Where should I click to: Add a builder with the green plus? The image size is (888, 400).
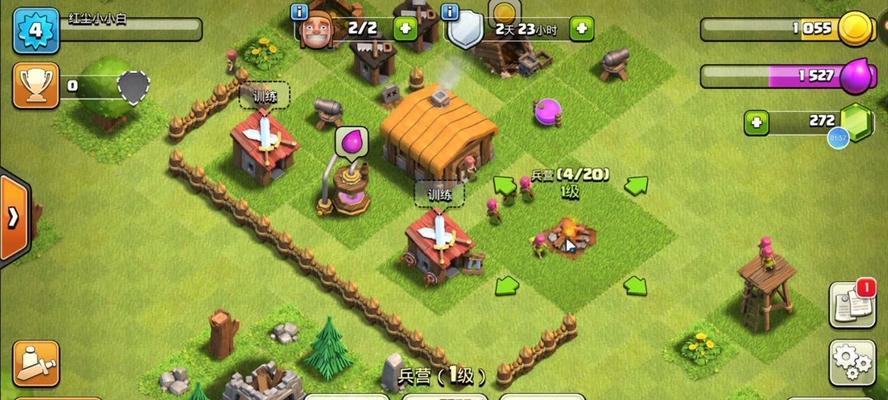(405, 28)
